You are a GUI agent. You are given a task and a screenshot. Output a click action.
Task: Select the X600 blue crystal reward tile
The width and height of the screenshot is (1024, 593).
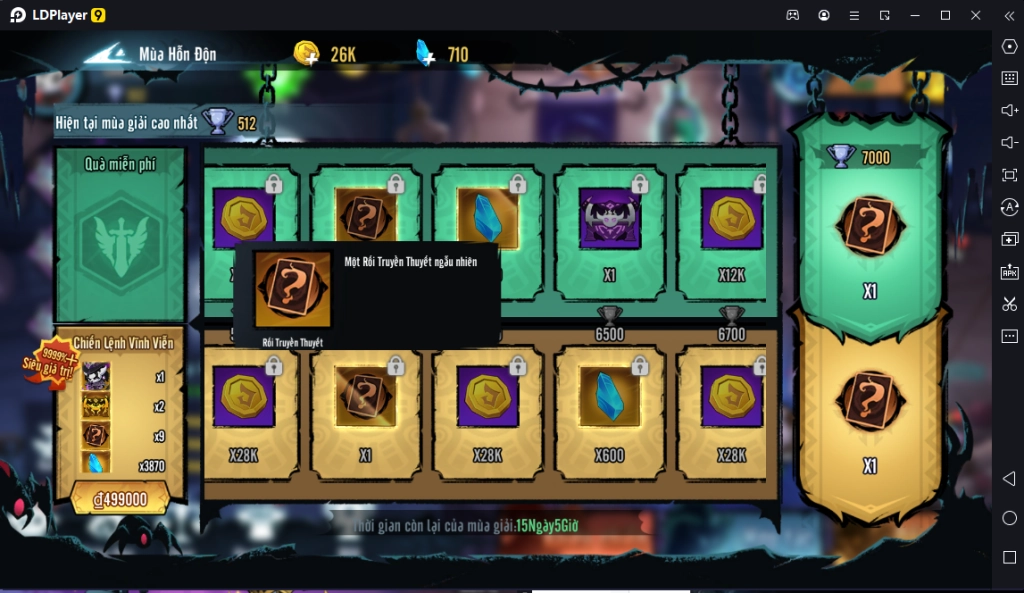609,408
